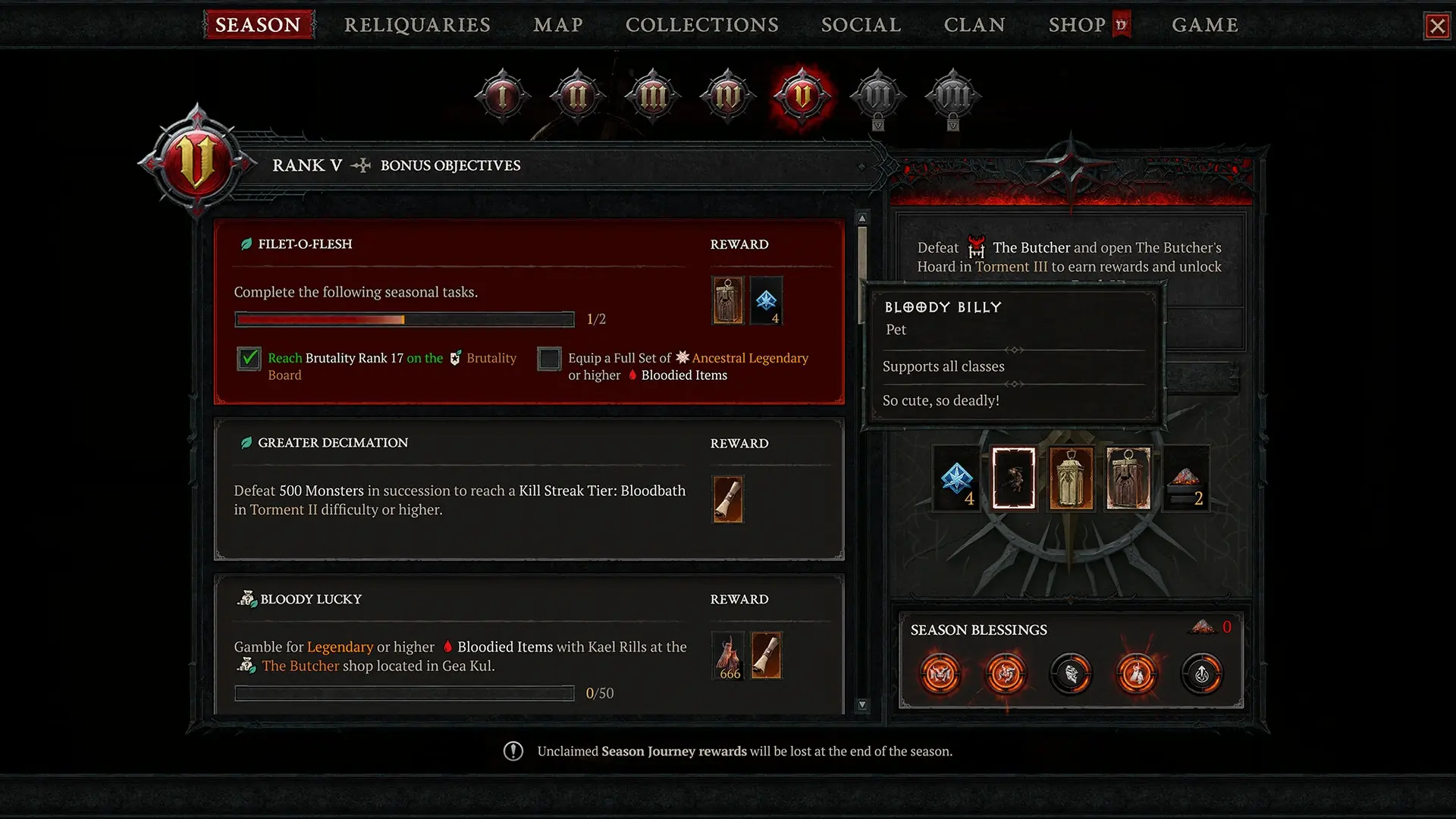Viewport: 1456px width, 819px height.
Task: Toggle the Reach Brutality Rank 17 checkbox
Action: [x=249, y=359]
